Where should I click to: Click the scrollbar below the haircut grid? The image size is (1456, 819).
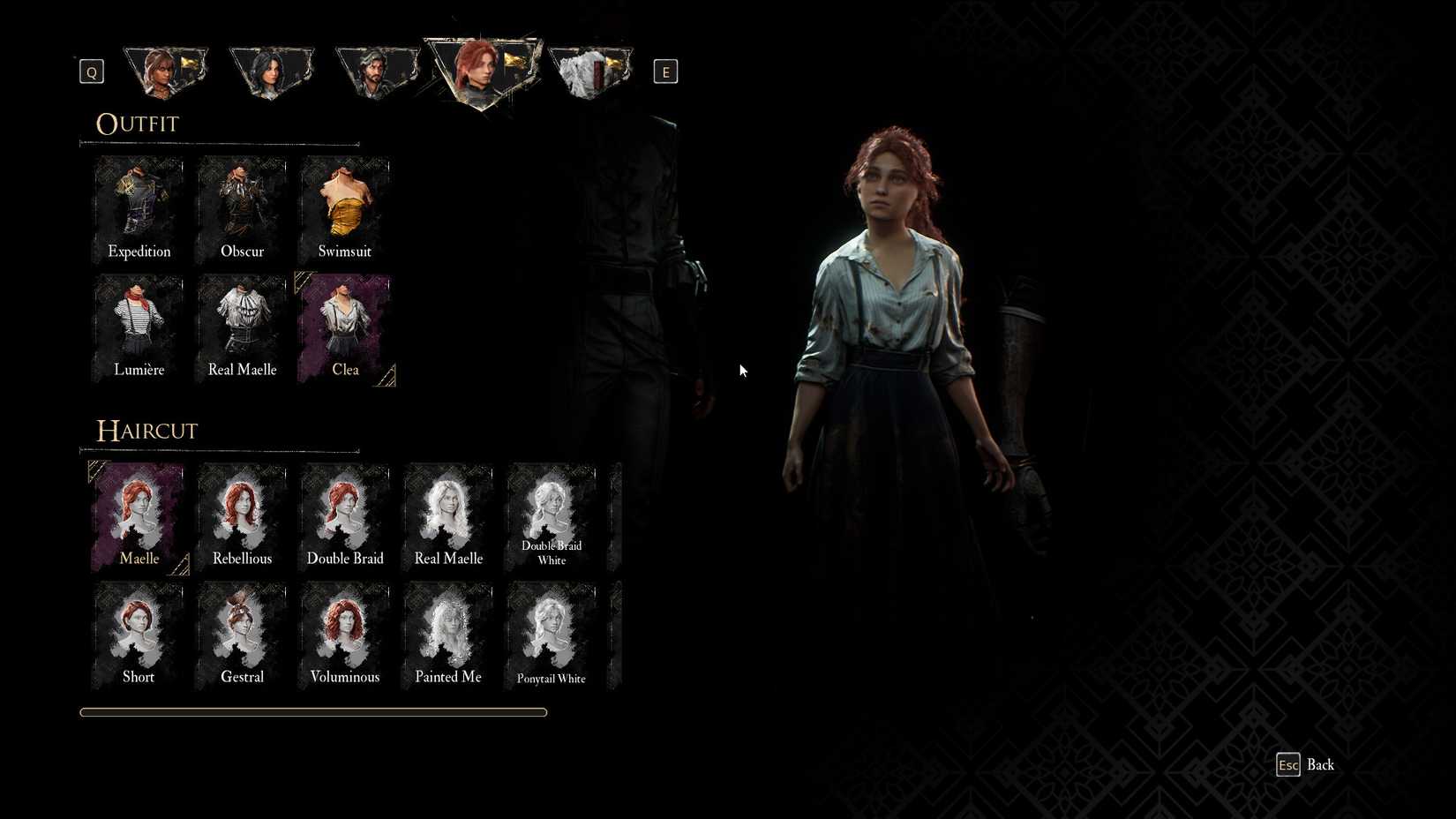click(x=314, y=711)
